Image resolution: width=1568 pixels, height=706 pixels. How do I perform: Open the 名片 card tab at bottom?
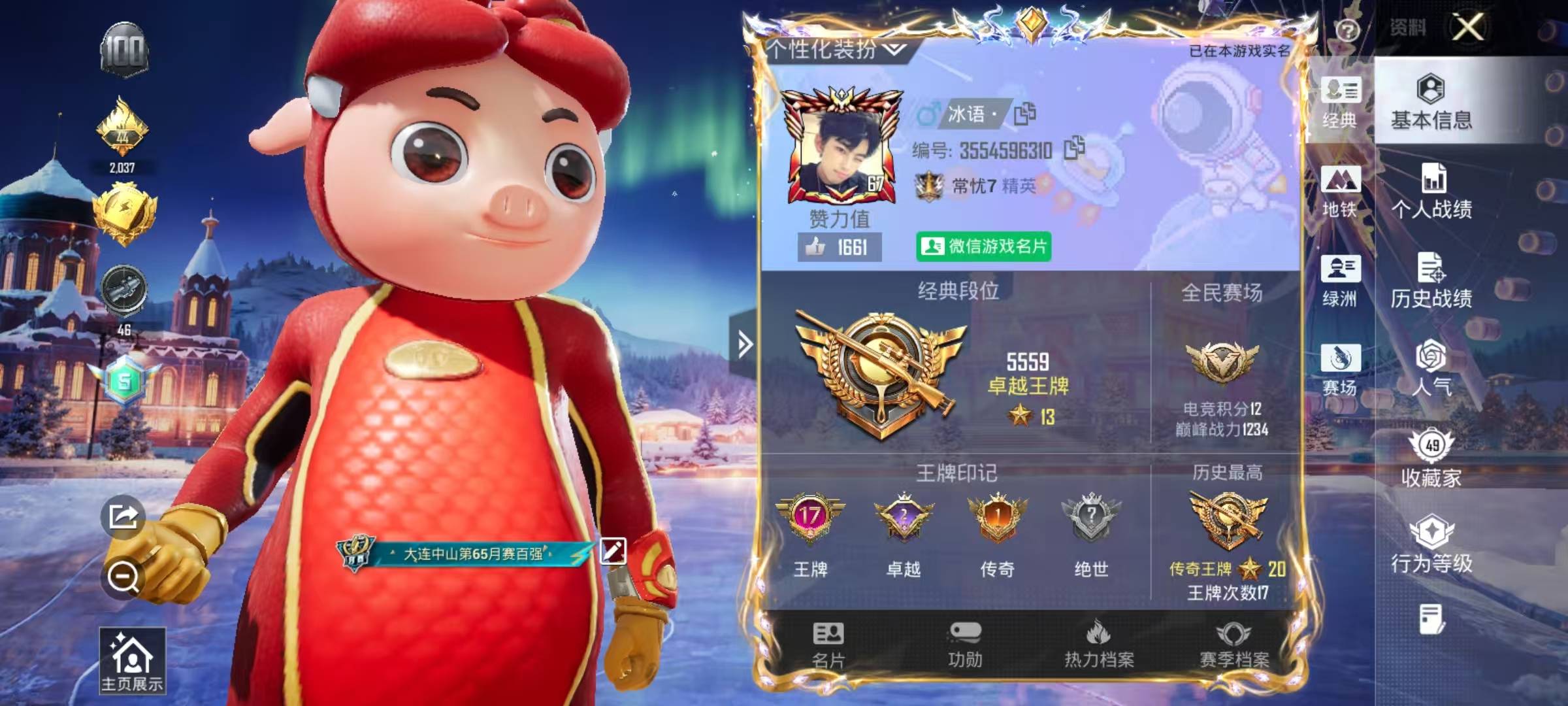828,645
